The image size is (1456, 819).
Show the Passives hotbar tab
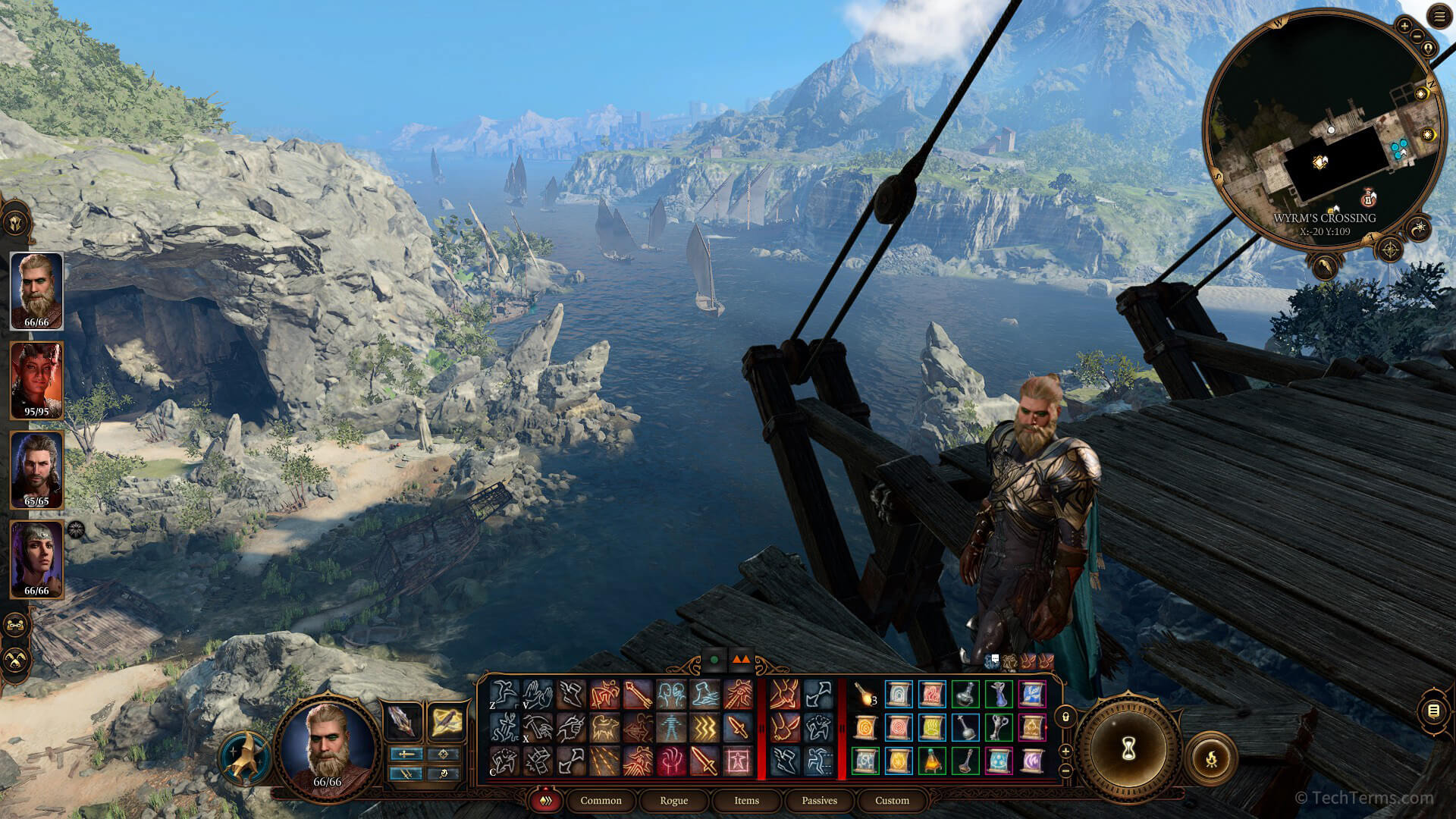coord(819,800)
